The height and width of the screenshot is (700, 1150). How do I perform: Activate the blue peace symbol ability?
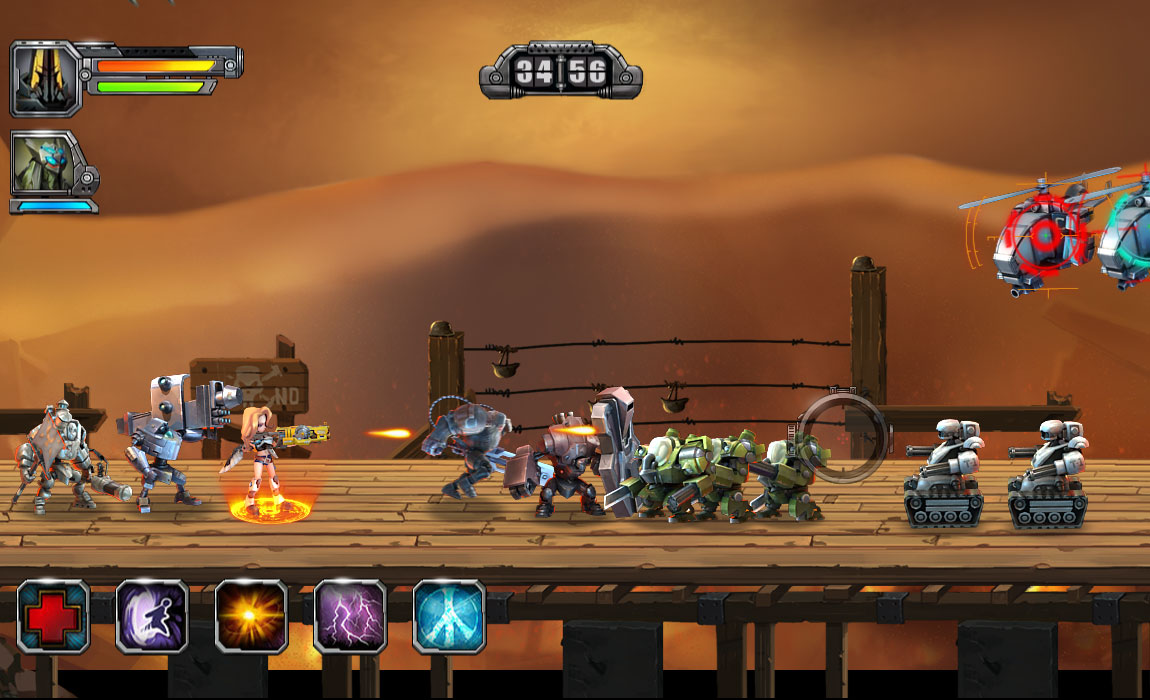449,616
